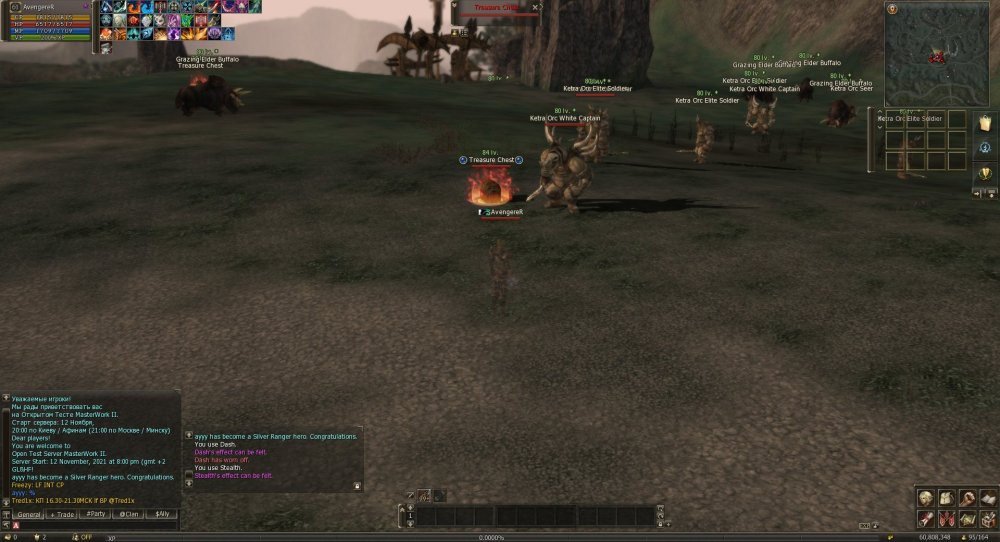Image resolution: width=1000 pixels, height=542 pixels.
Task: Open the character face menu icon
Action: pos(925,498)
